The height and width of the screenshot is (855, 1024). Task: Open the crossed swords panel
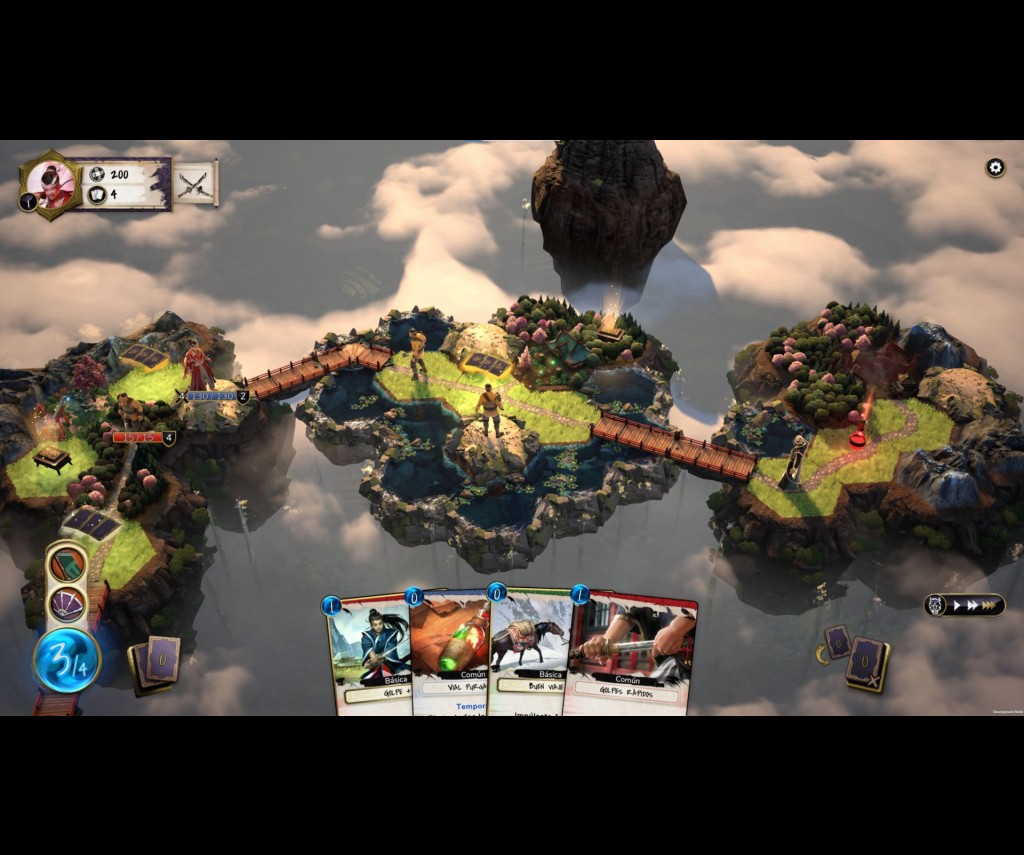click(196, 184)
